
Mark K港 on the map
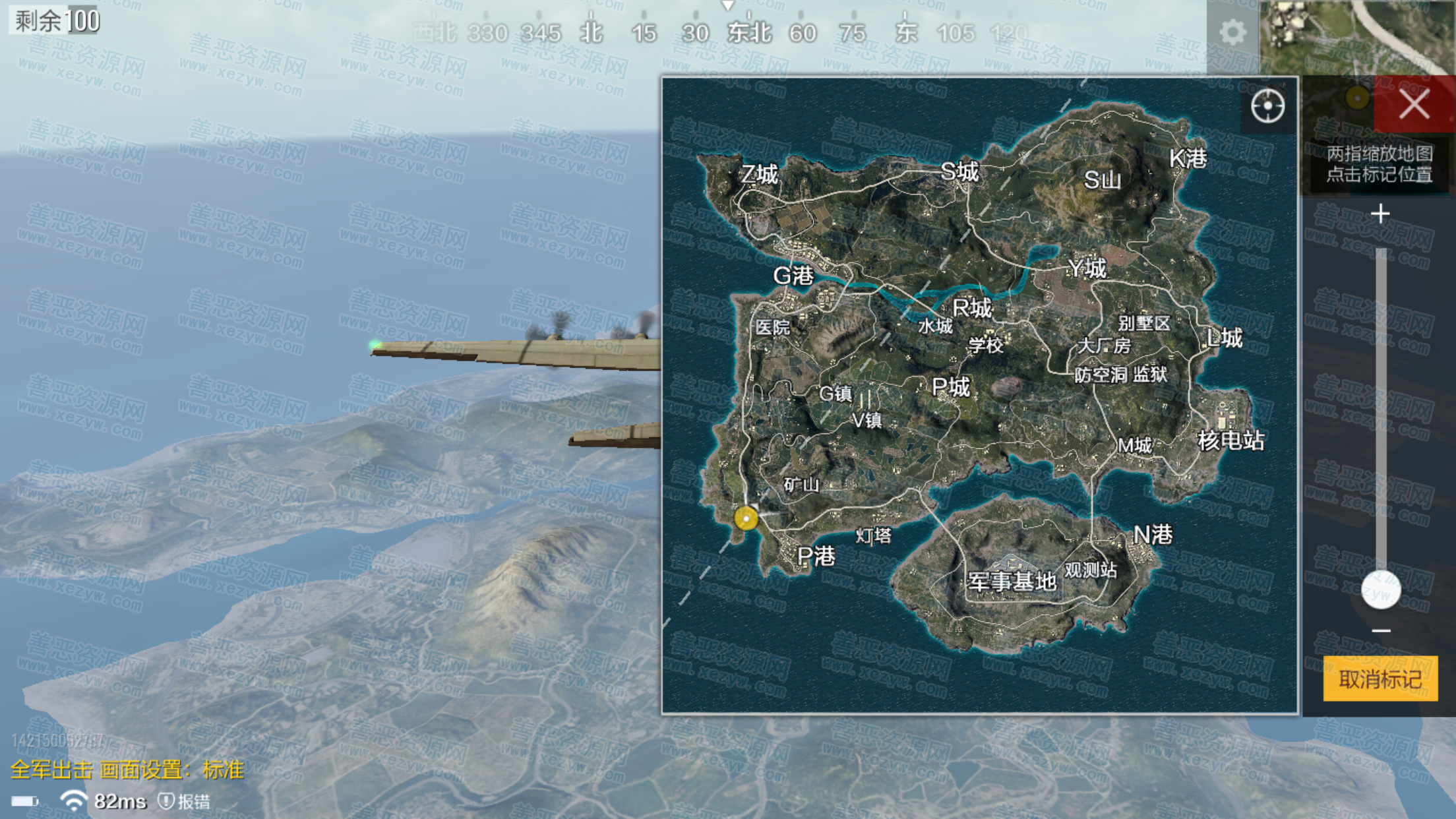coord(1188,158)
